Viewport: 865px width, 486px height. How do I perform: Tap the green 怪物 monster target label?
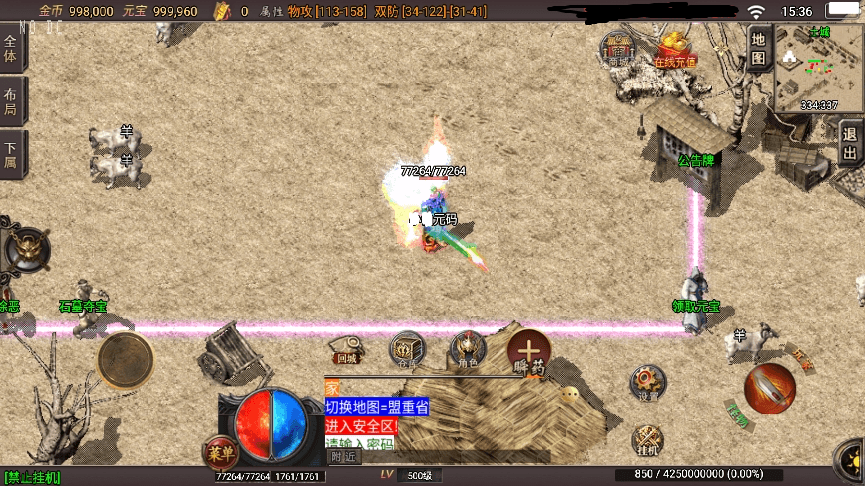(x=737, y=412)
